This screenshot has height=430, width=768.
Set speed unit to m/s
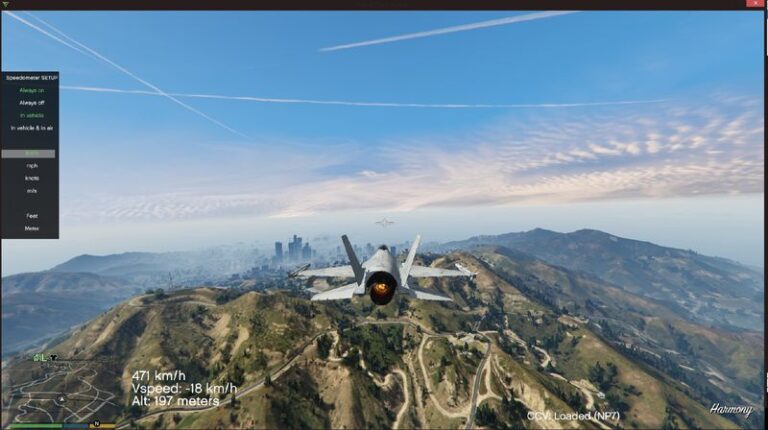(x=32, y=190)
